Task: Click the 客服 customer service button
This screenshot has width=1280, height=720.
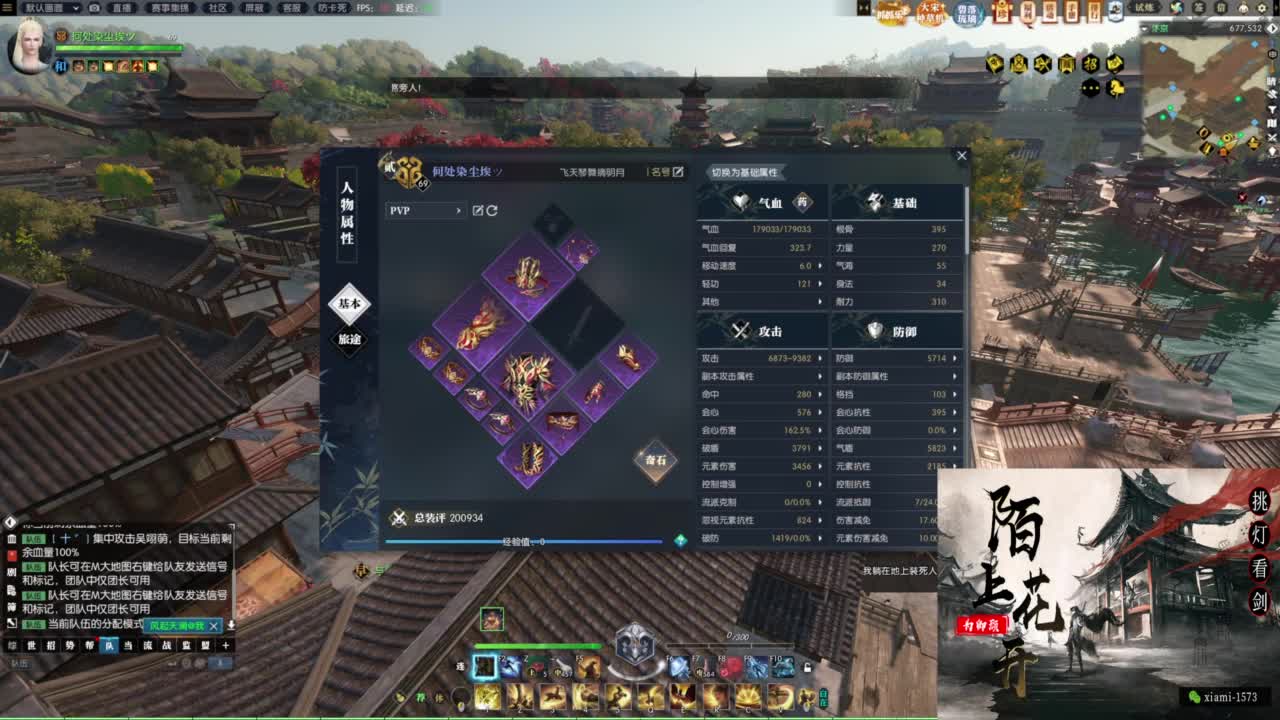Action: pos(290,8)
